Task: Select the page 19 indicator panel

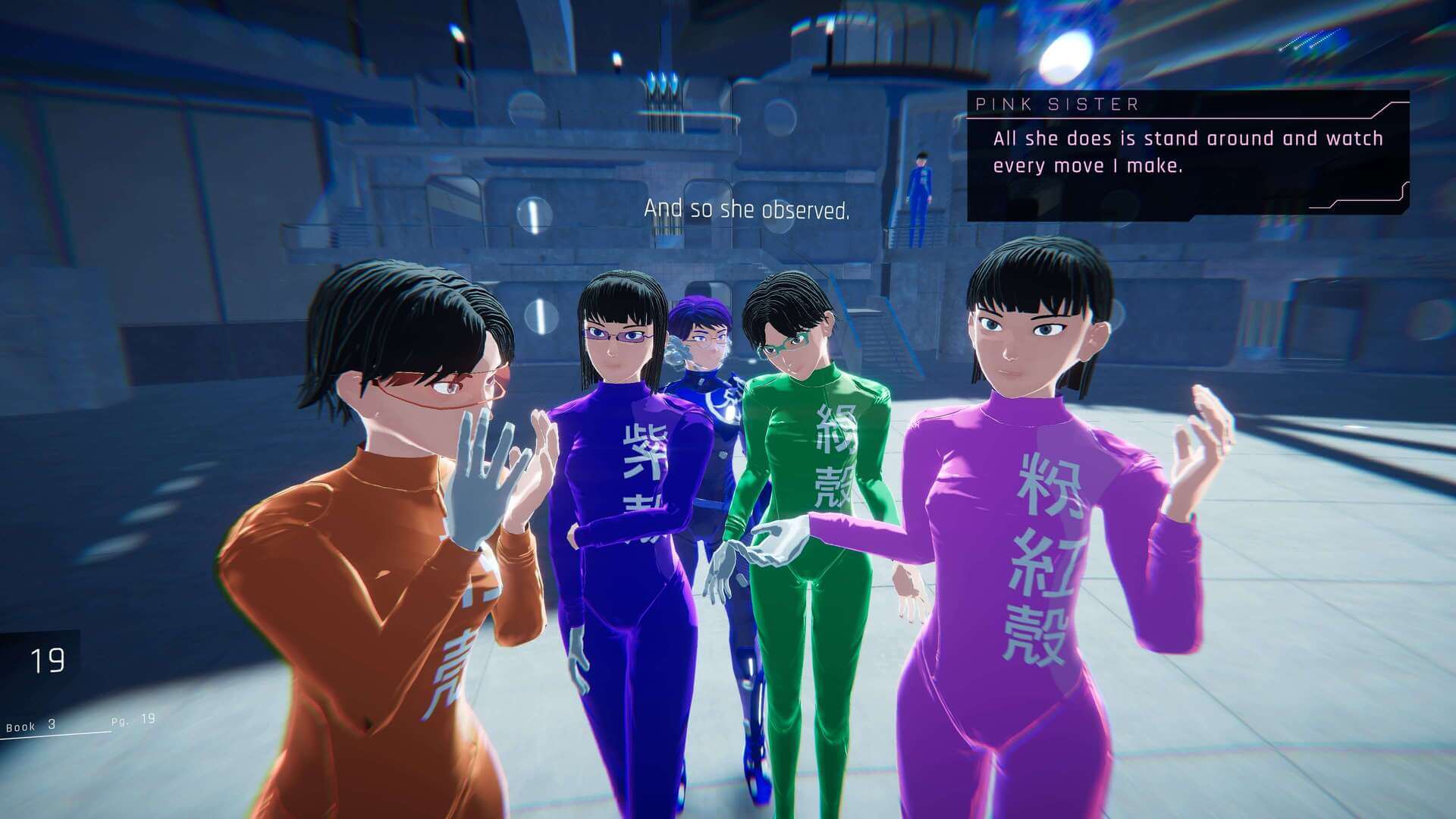Action: pyautogui.click(x=43, y=661)
